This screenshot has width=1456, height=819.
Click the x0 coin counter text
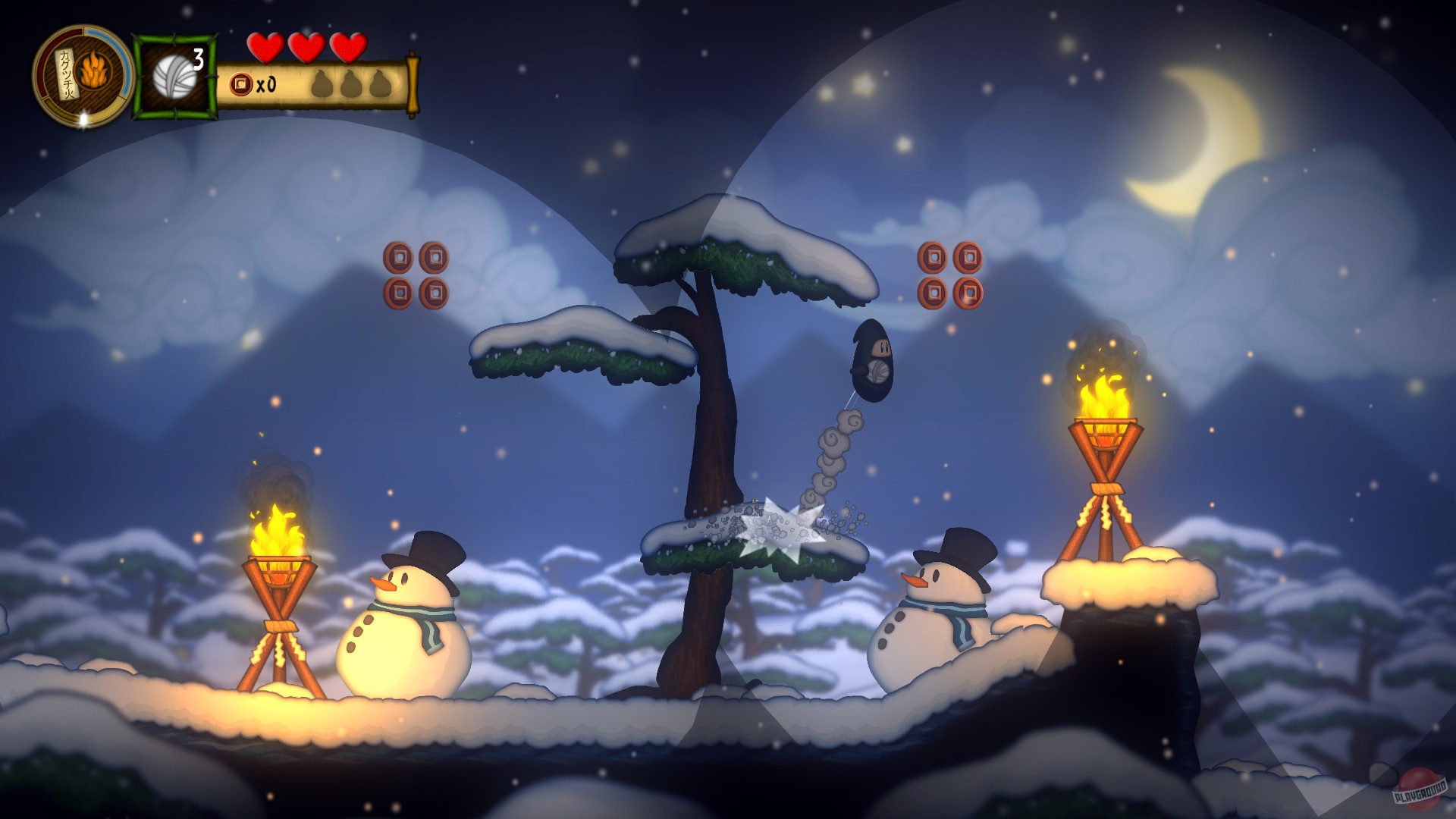coord(265,85)
